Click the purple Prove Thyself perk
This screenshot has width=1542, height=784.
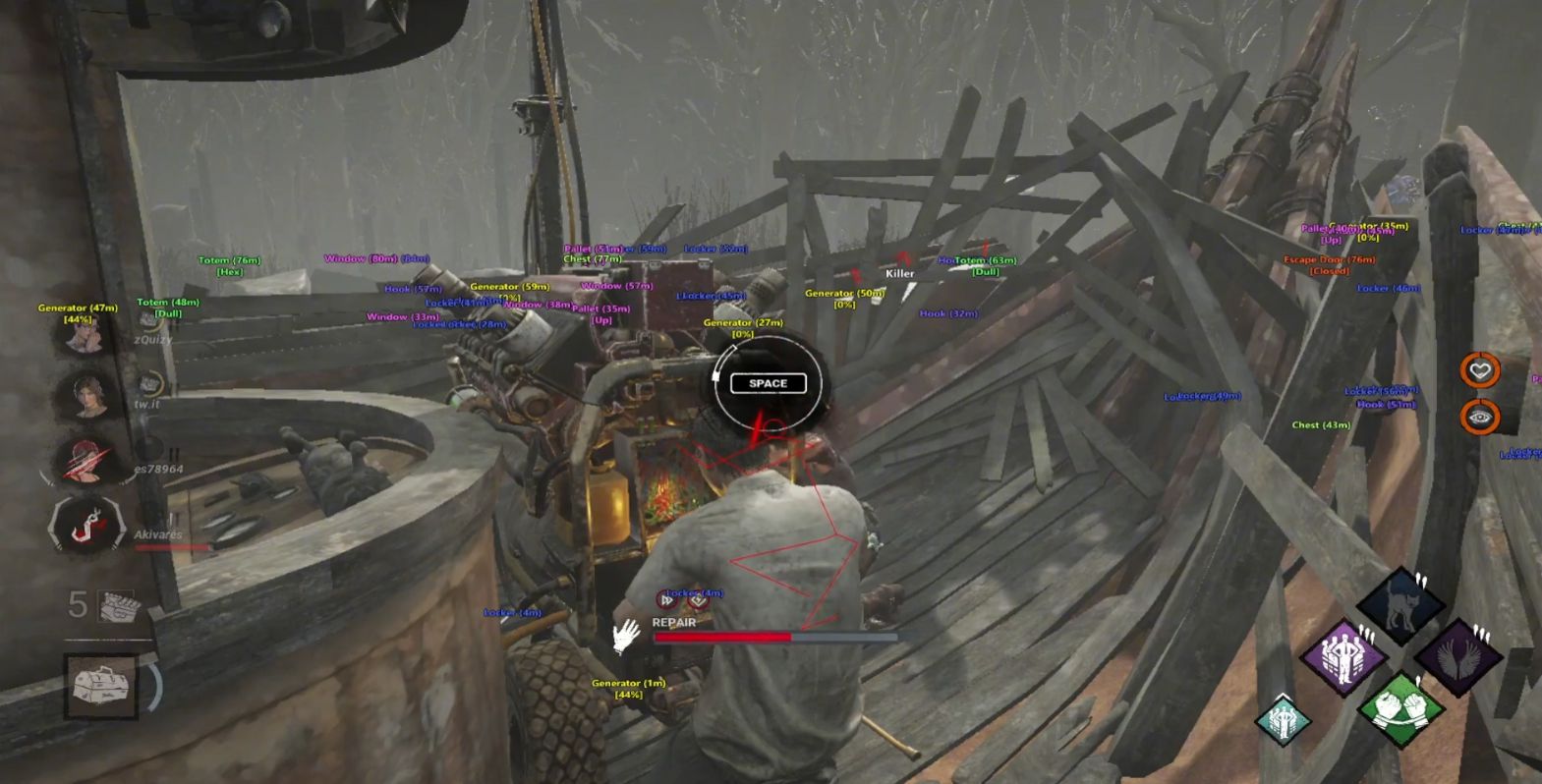point(1342,656)
